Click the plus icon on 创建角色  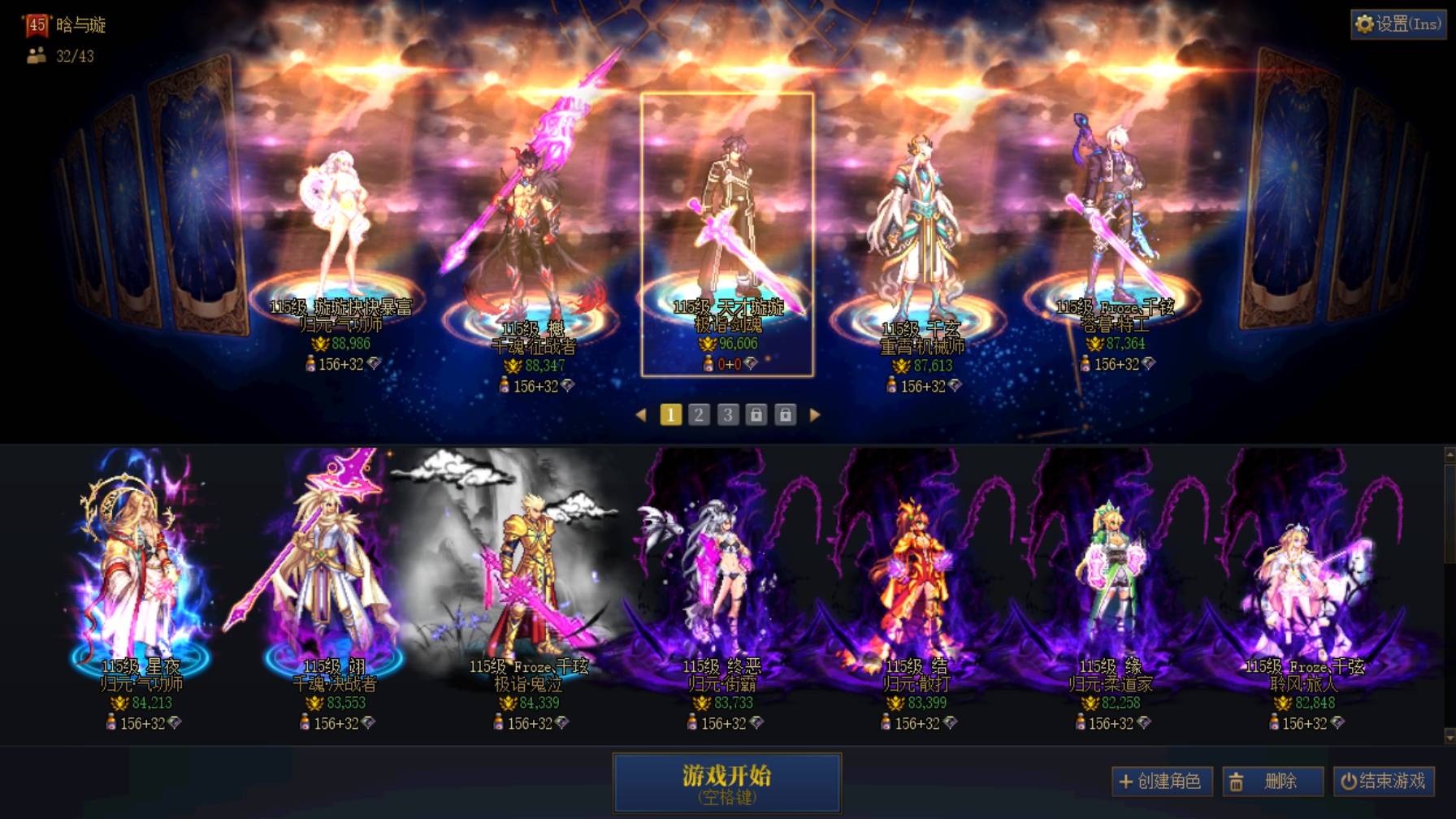1125,782
